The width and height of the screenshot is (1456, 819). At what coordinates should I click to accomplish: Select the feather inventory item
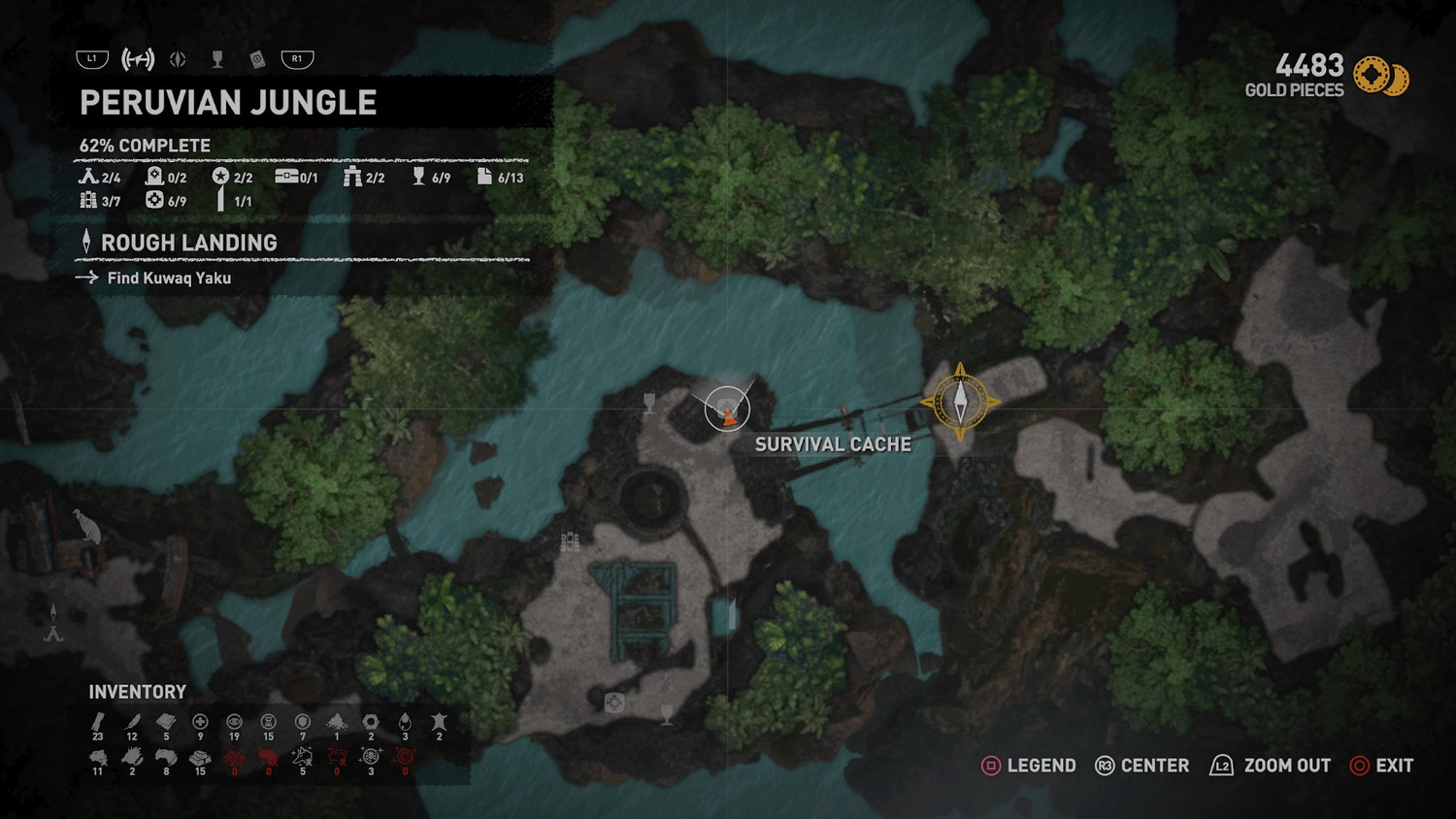tap(132, 723)
